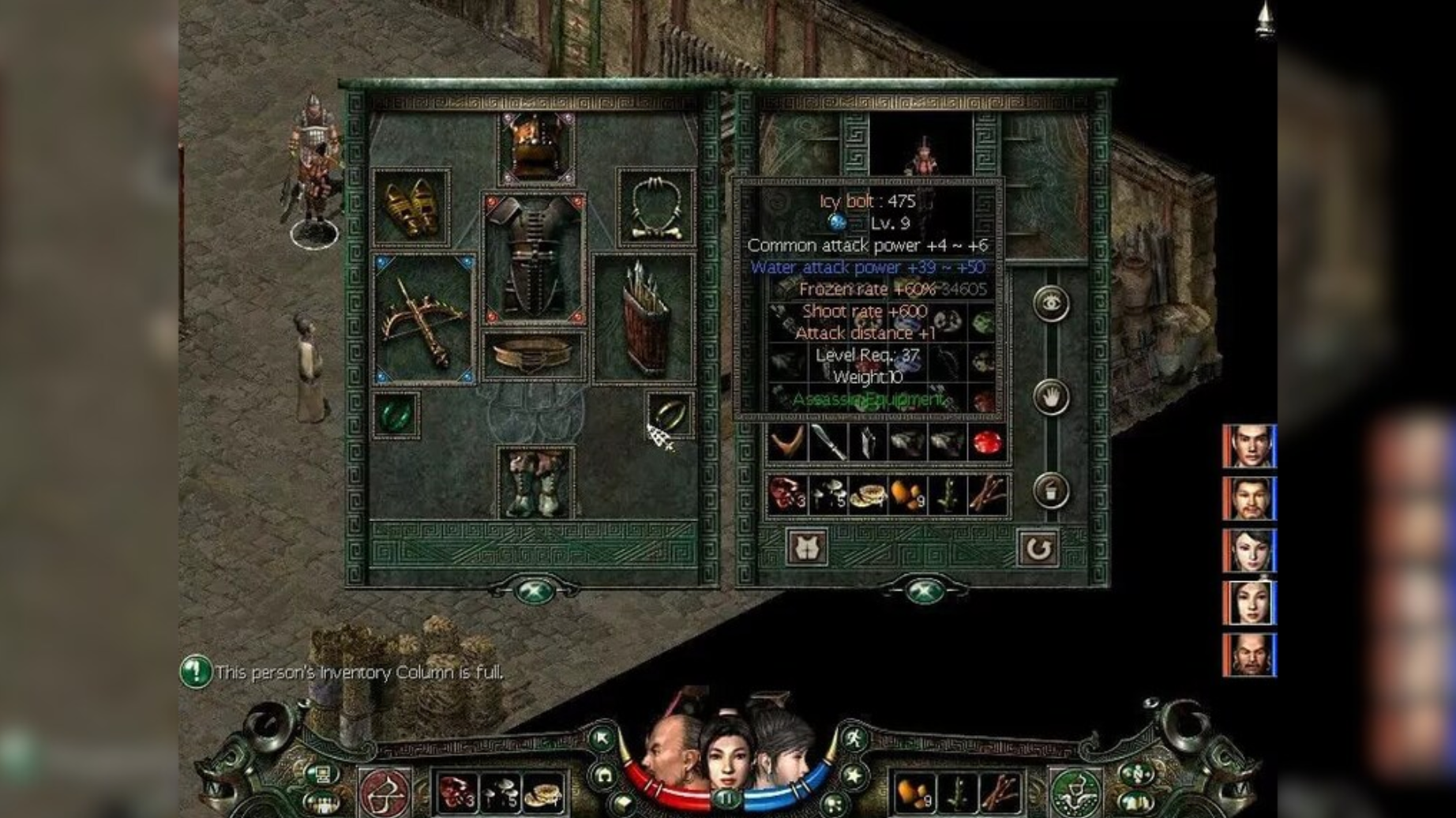This screenshot has width=1456, height=818.
Task: Click the circular arrow refresh button
Action: [1038, 547]
